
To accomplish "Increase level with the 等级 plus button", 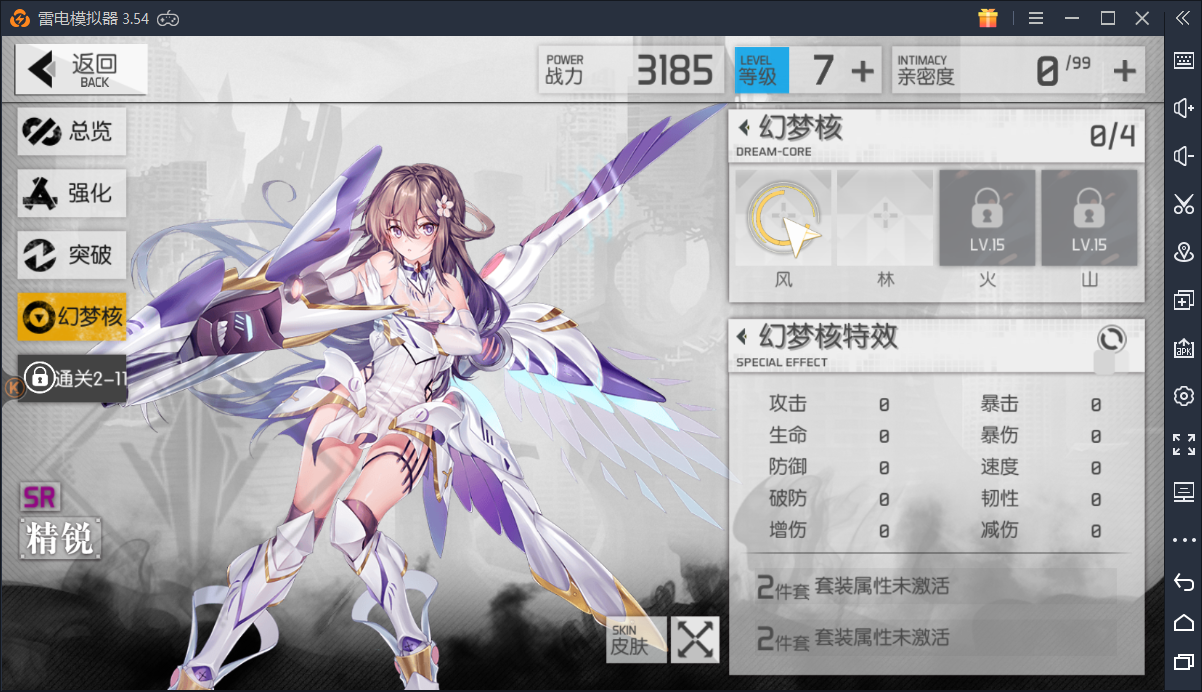I will coord(862,71).
